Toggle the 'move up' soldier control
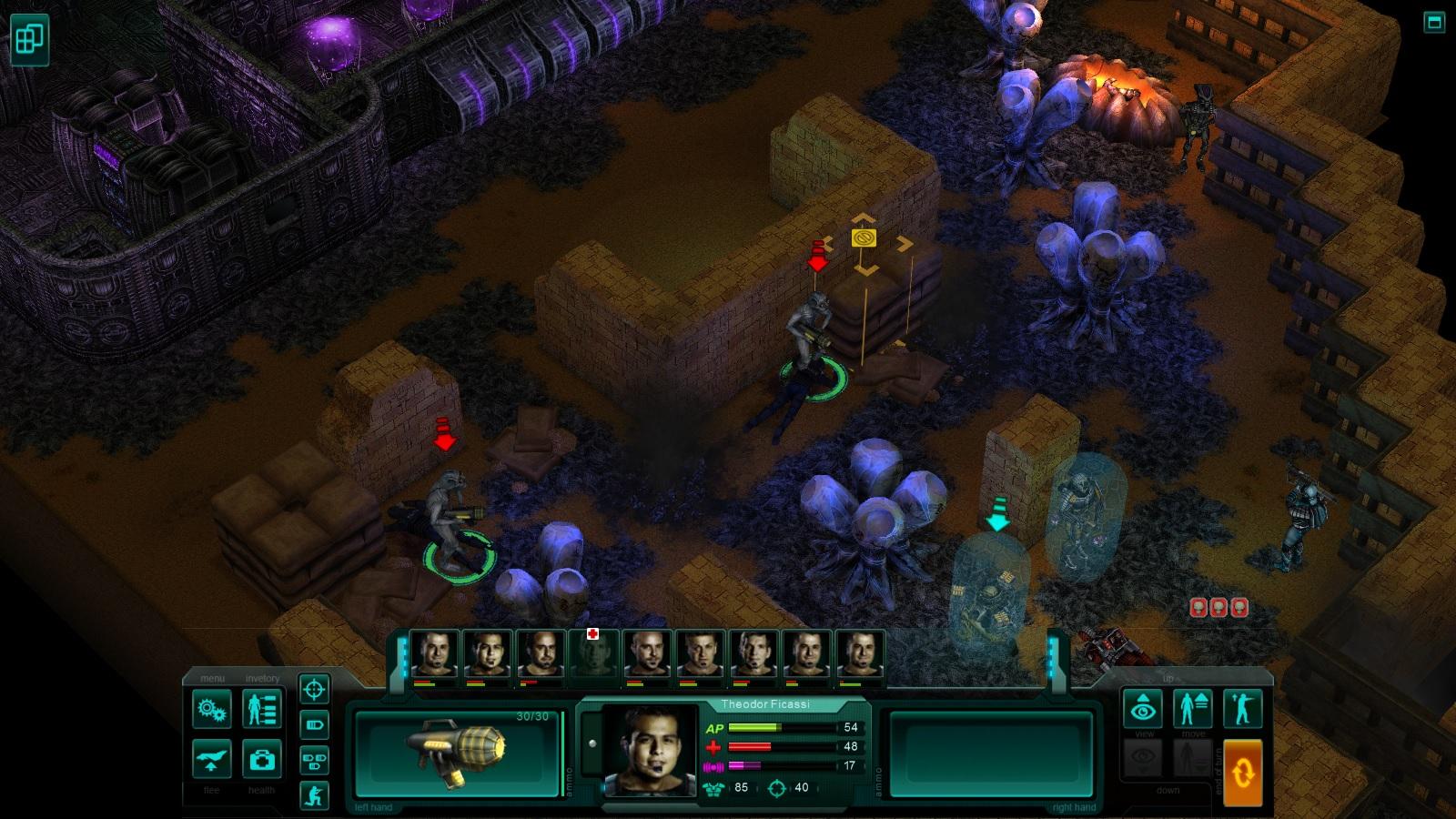Image resolution: width=1456 pixels, height=819 pixels. click(1193, 708)
